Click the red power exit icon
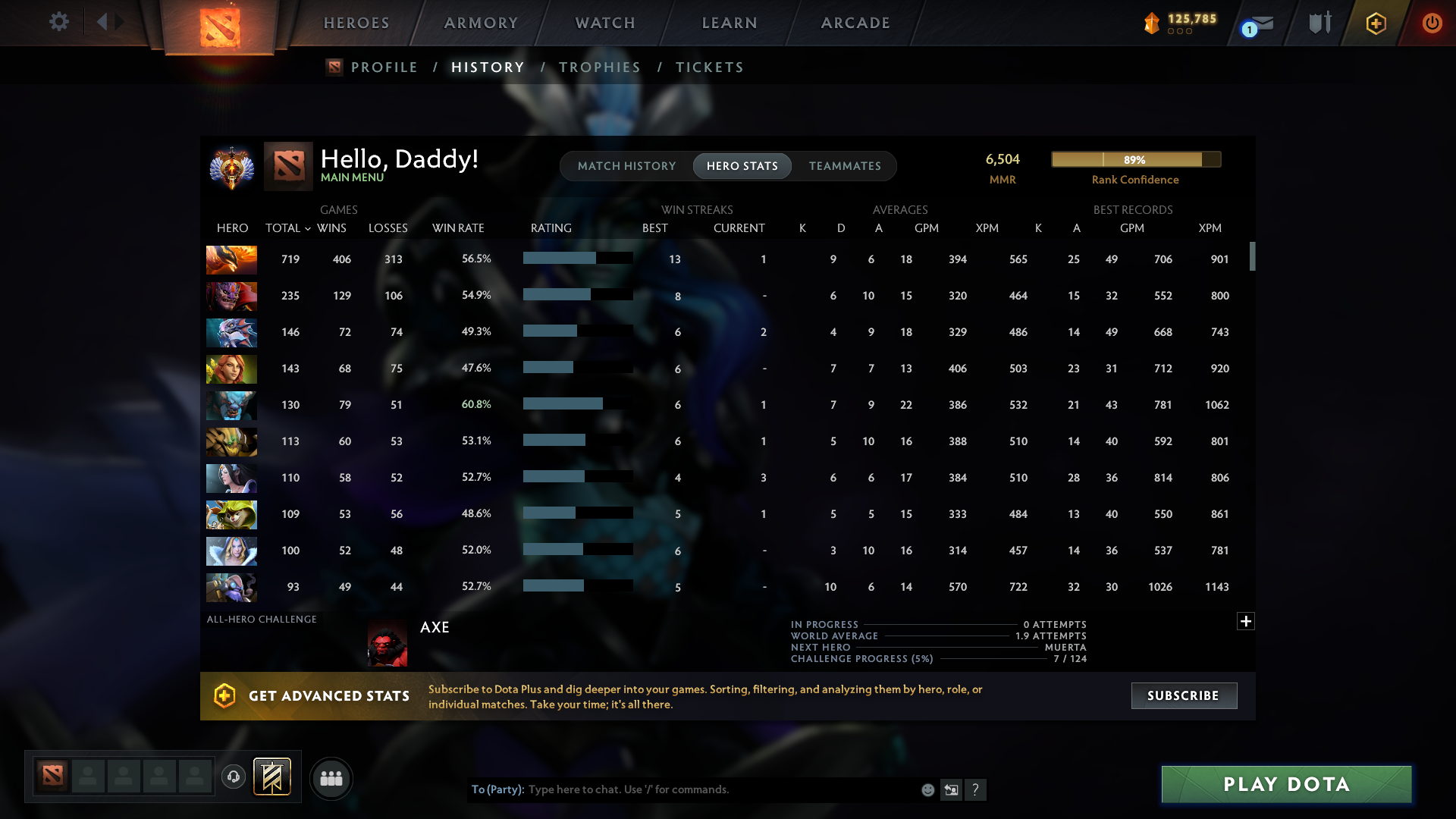This screenshot has height=819, width=1456. point(1432,23)
